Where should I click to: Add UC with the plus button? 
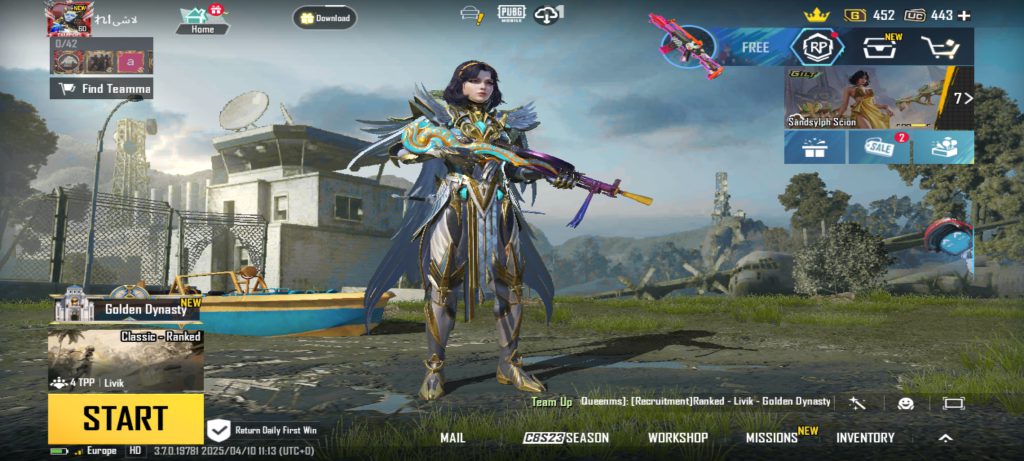(964, 15)
